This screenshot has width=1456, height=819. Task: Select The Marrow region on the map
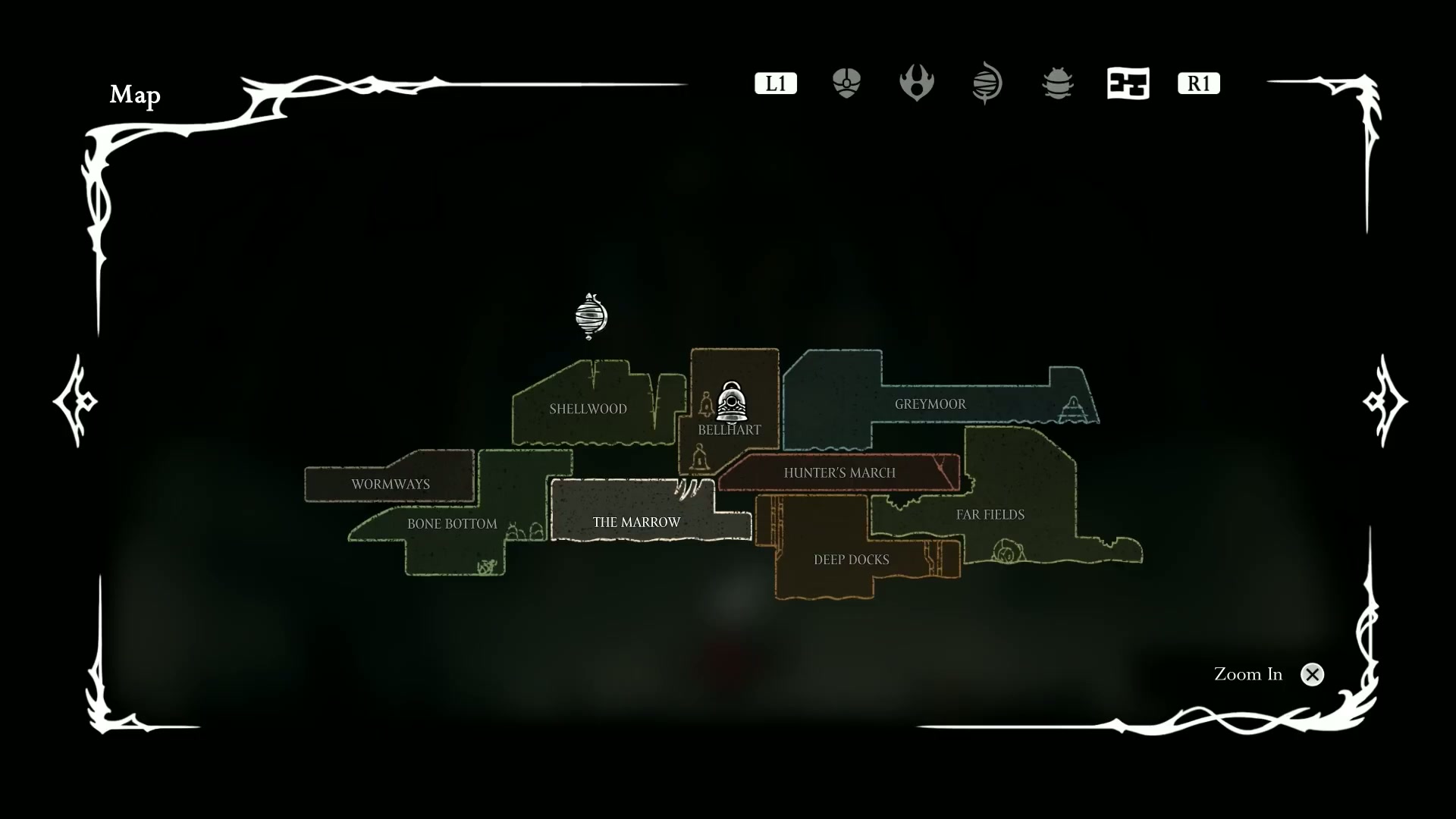click(636, 522)
